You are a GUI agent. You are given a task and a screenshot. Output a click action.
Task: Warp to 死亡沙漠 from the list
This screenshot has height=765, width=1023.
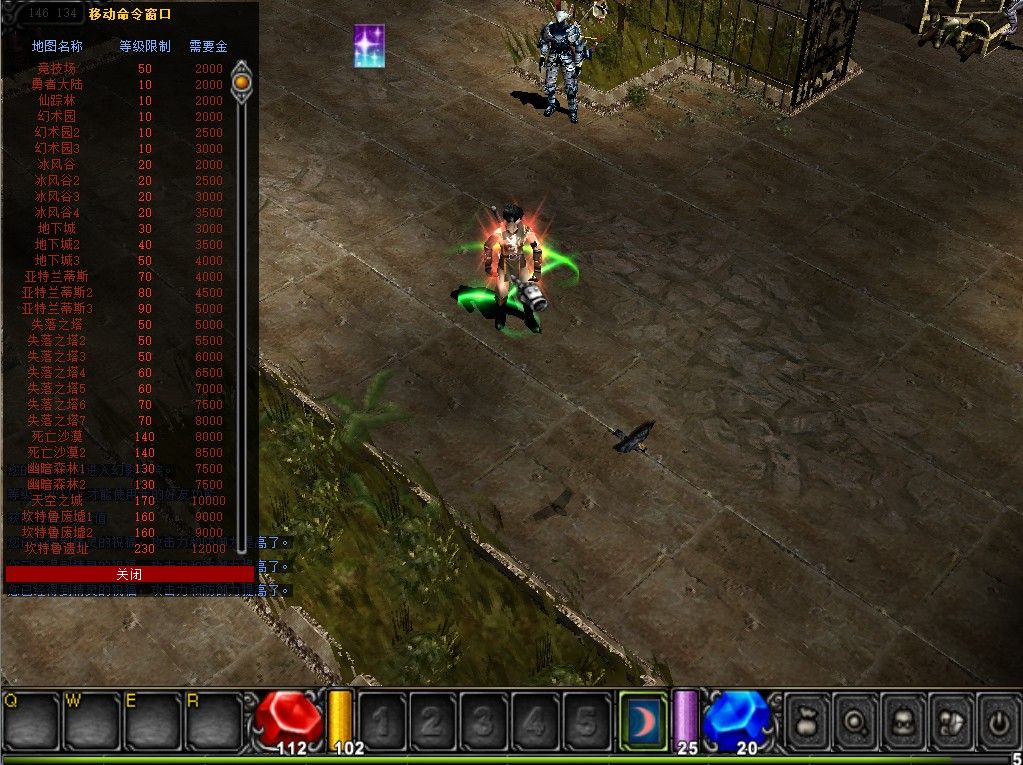(x=57, y=437)
